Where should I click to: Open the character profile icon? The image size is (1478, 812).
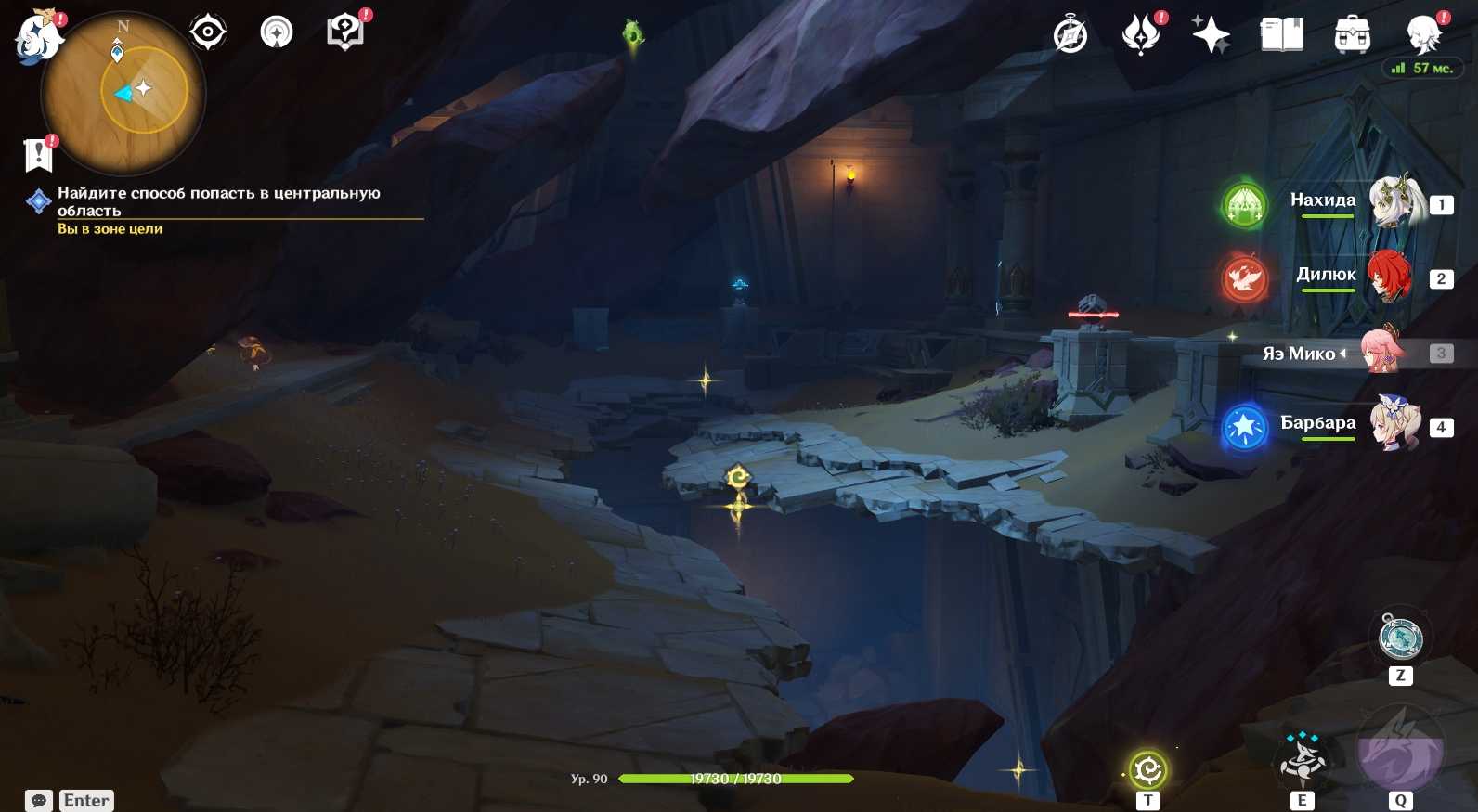point(1423,35)
